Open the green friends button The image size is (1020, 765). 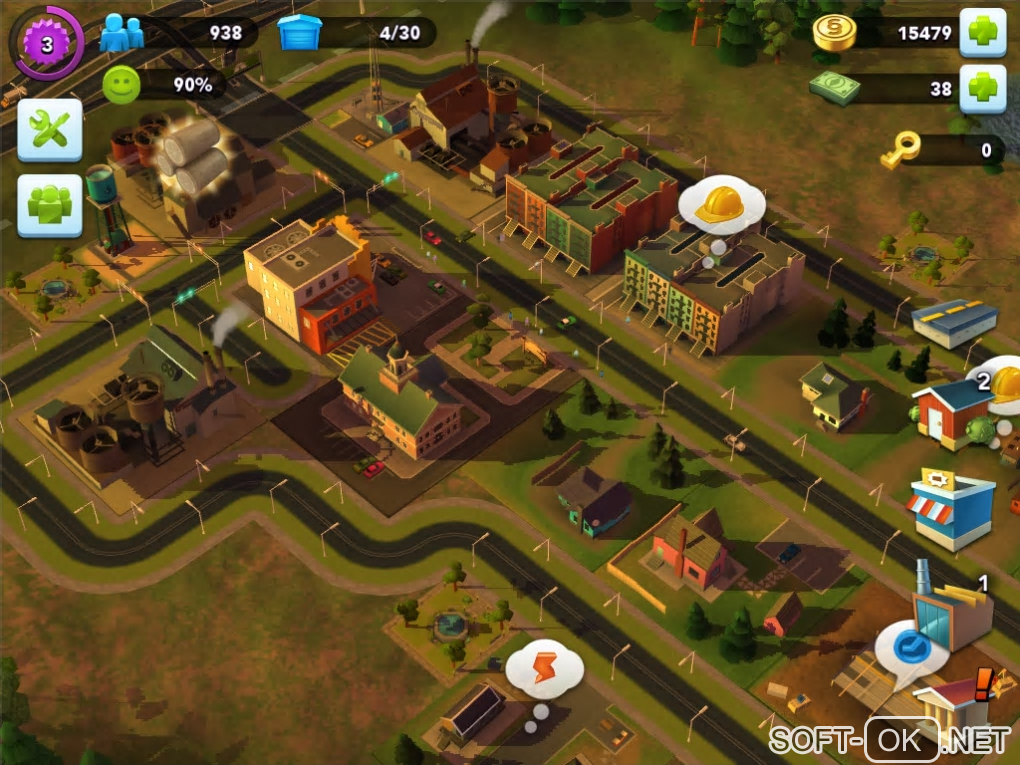click(x=49, y=206)
